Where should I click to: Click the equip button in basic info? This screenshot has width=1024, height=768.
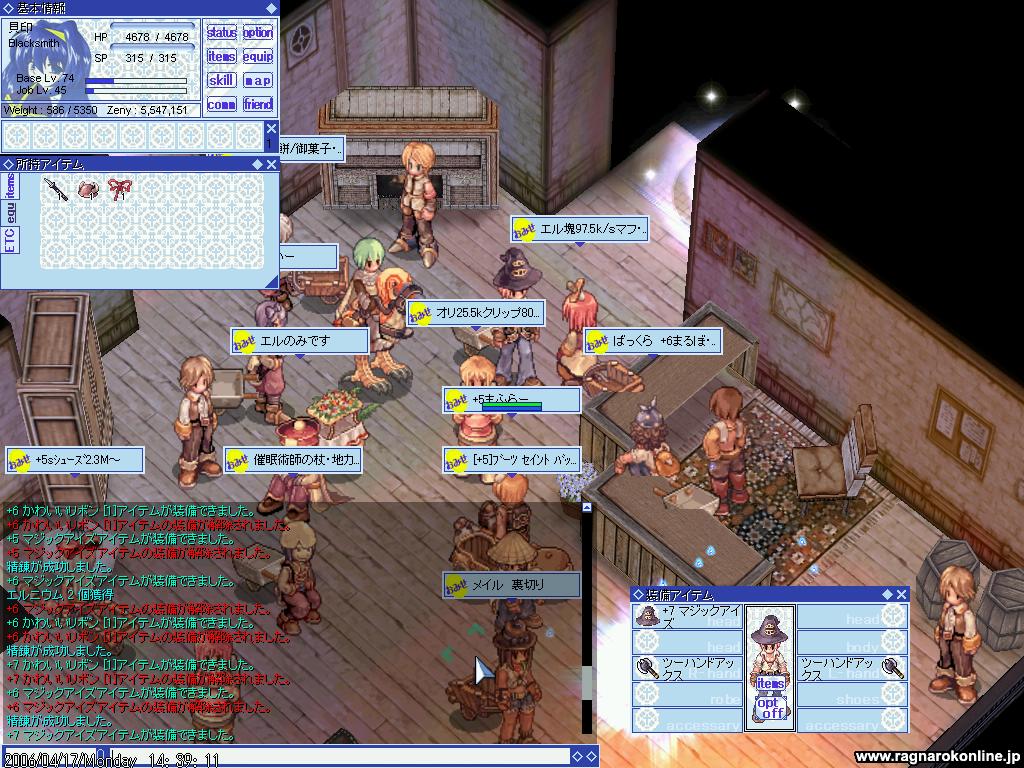(258, 57)
